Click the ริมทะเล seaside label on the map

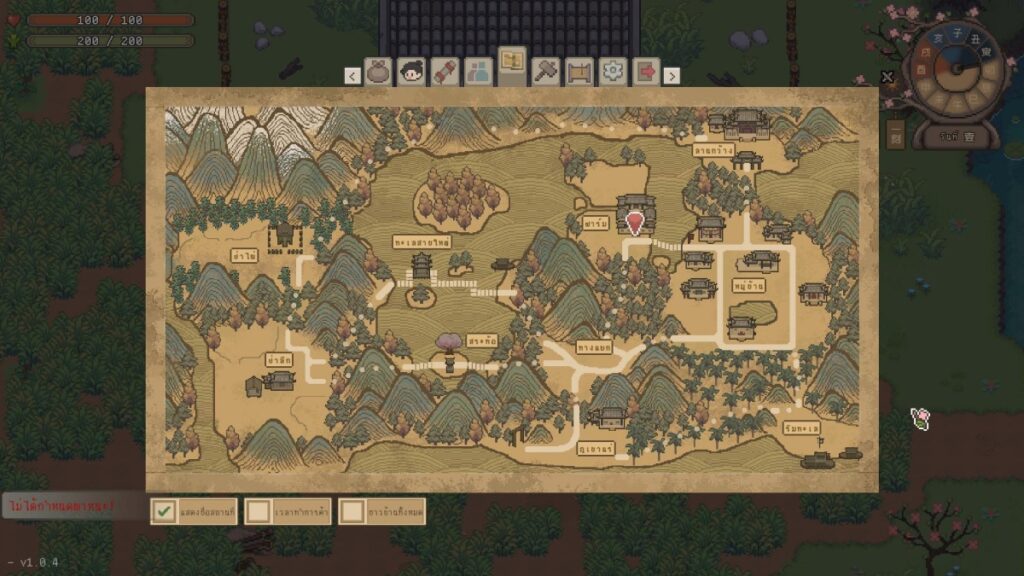pos(802,427)
